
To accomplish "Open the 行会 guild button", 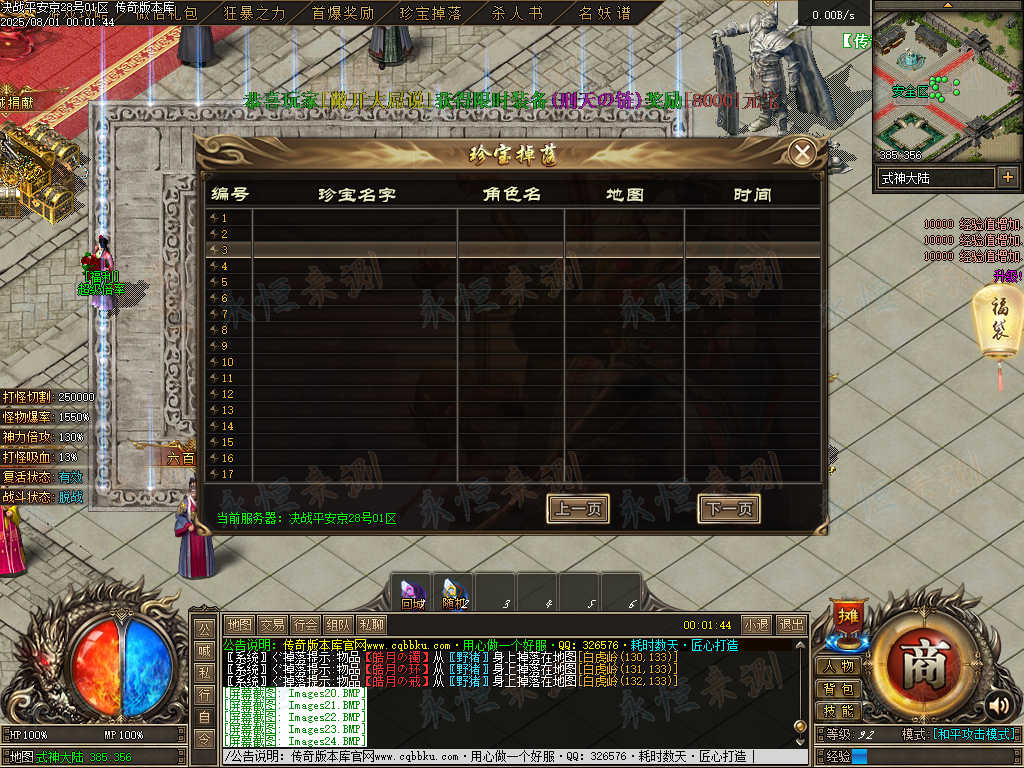I will [x=306, y=624].
